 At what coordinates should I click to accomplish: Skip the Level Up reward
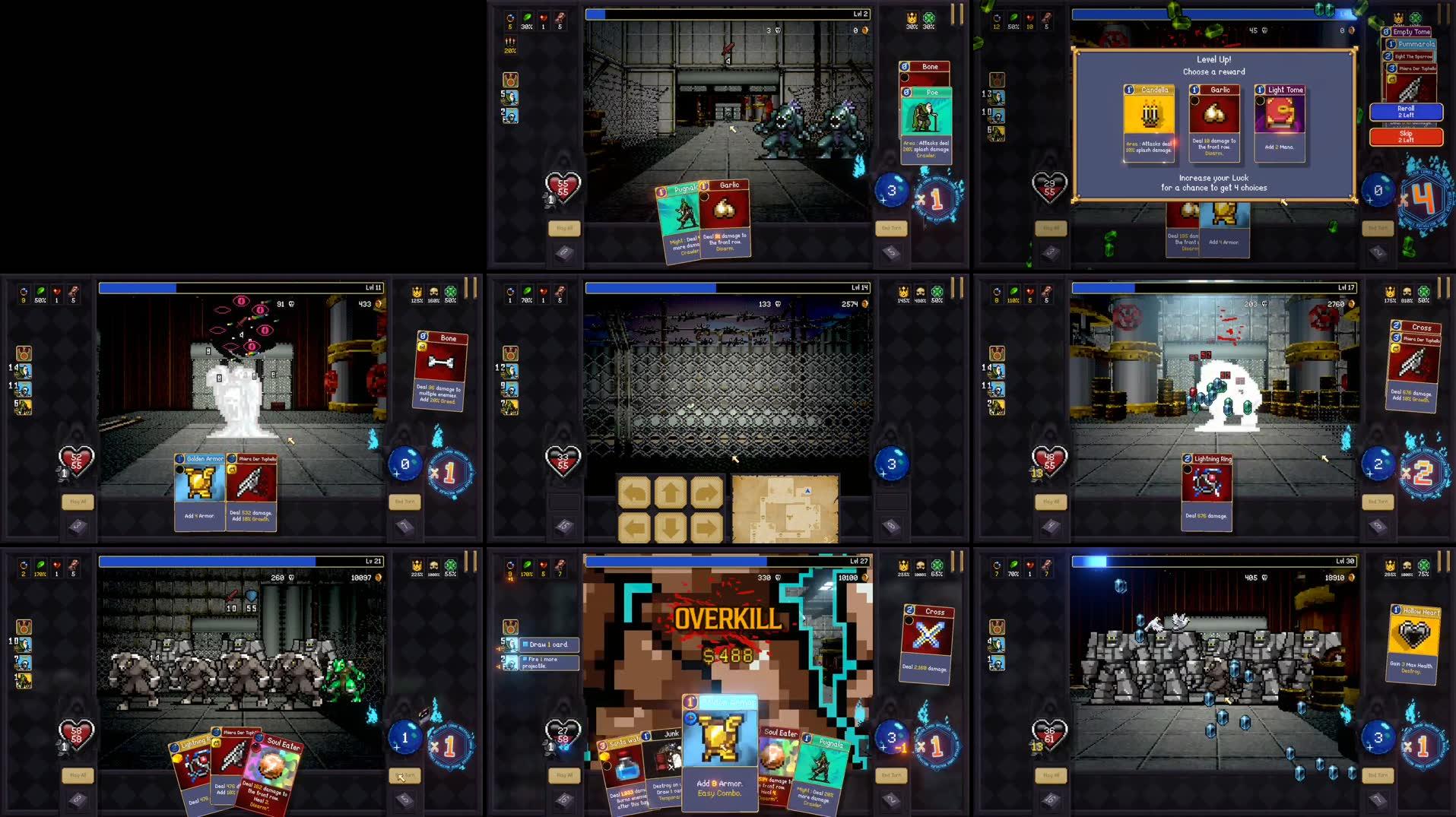pos(1407,137)
